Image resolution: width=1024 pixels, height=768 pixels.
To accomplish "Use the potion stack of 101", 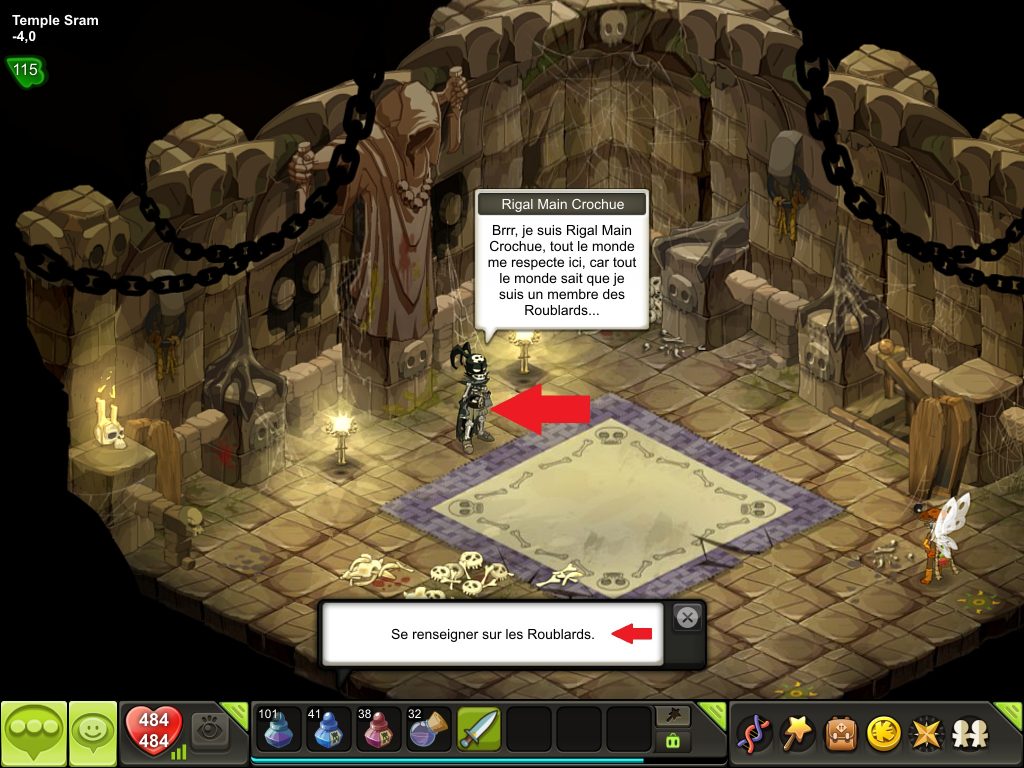I will (x=279, y=730).
